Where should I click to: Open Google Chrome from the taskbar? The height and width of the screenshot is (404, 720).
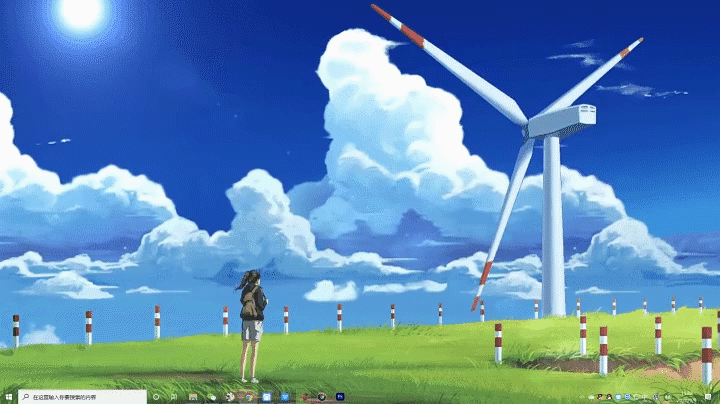248,397
